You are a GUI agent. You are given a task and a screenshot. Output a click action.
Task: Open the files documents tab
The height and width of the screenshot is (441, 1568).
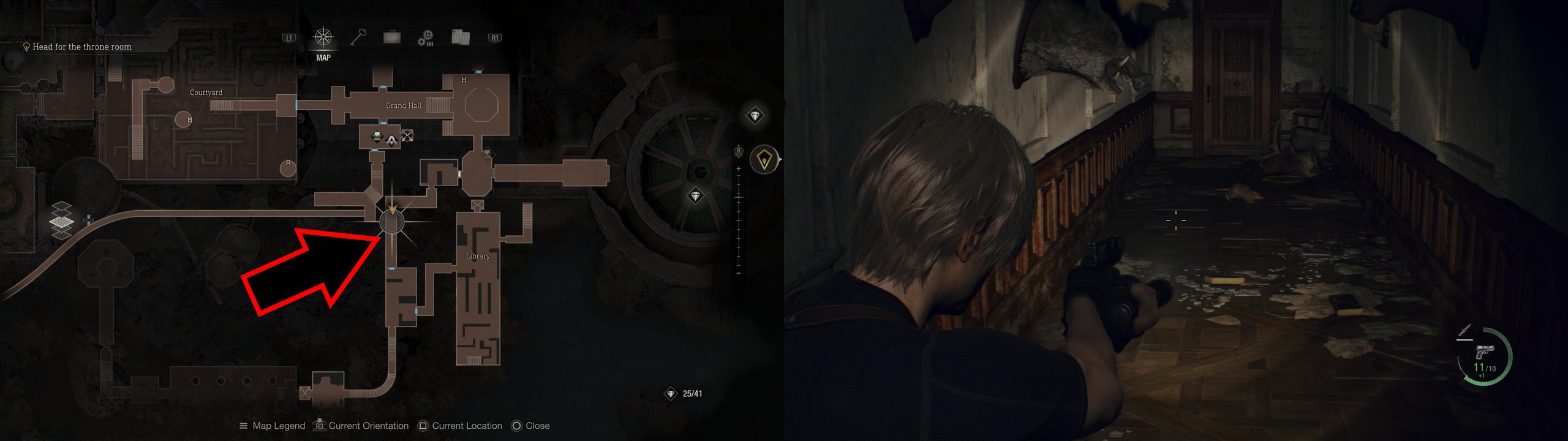click(460, 37)
